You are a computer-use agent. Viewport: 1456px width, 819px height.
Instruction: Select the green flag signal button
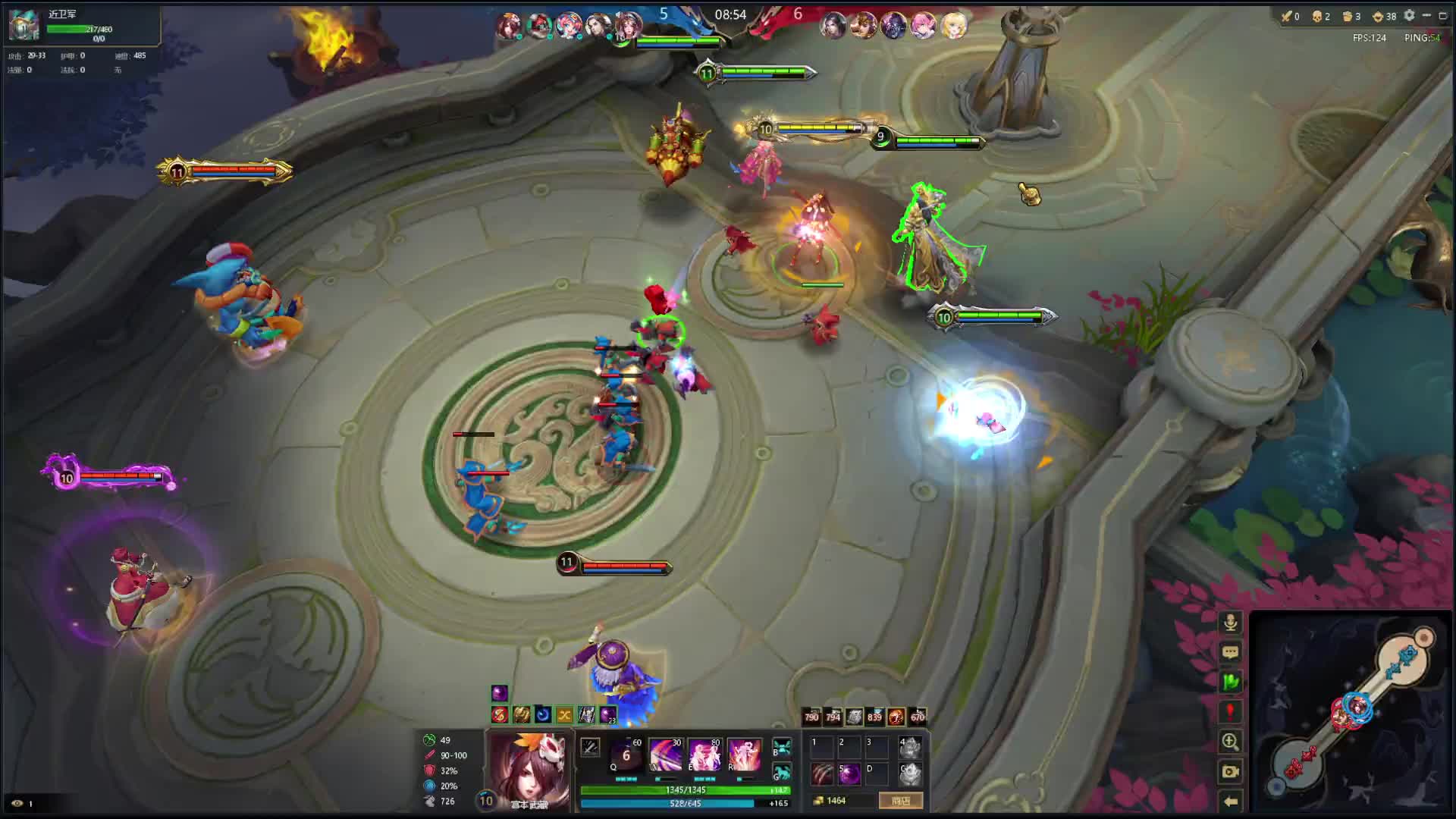(1230, 682)
